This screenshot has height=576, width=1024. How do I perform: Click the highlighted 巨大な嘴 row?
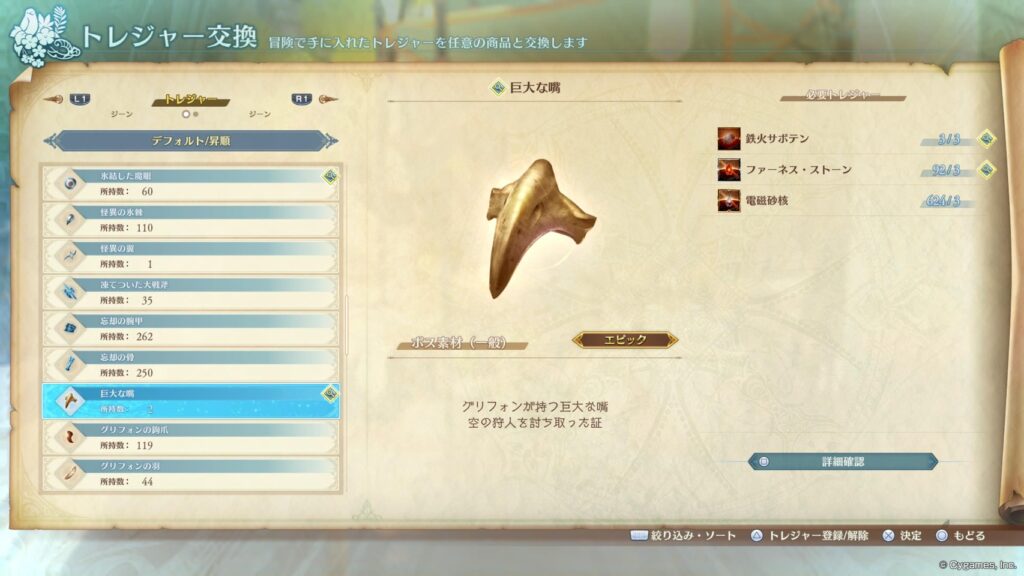tap(190, 401)
